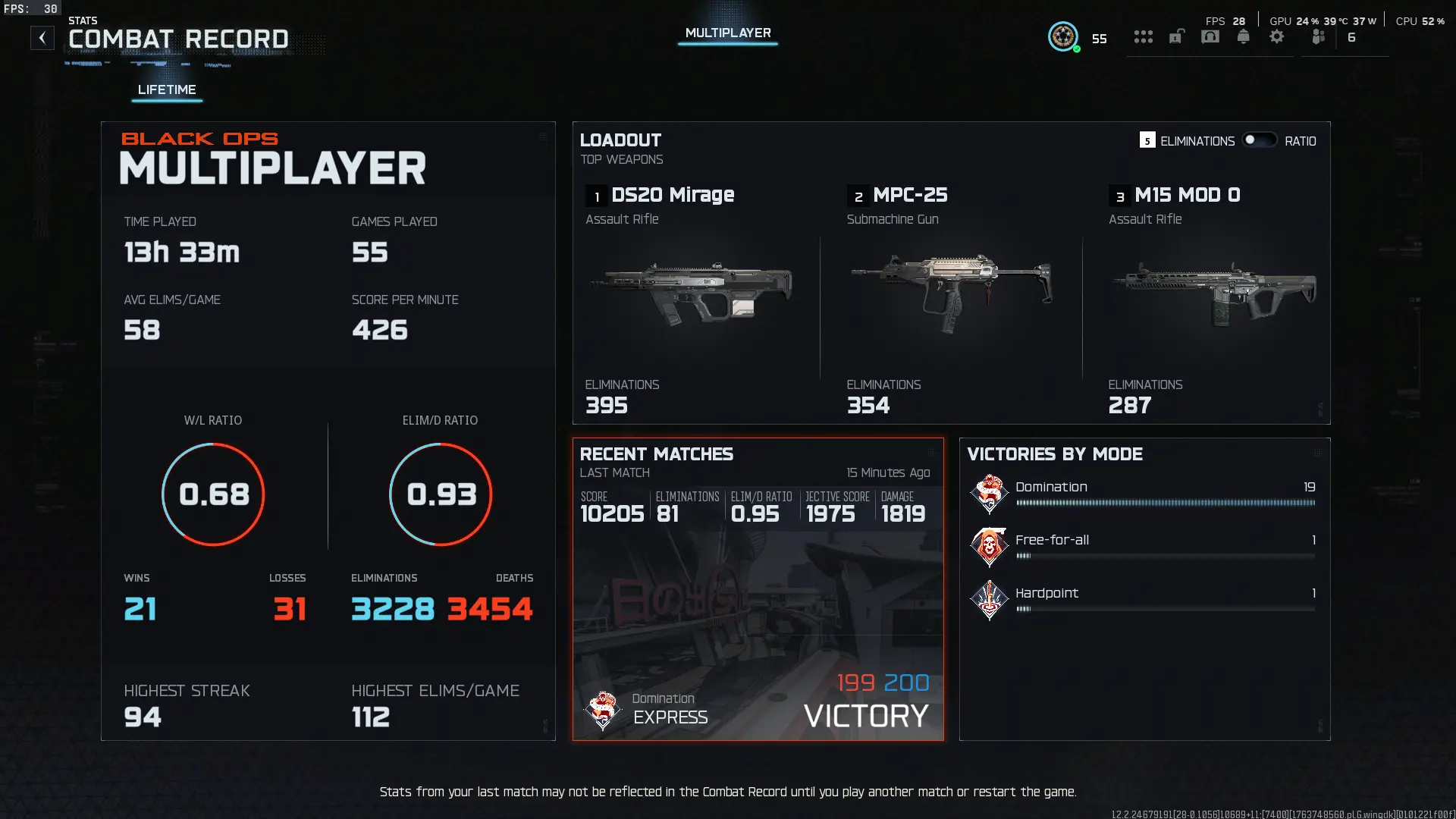Open the headset support chat icon
Screen dimensions: 1456x819
point(1210,36)
